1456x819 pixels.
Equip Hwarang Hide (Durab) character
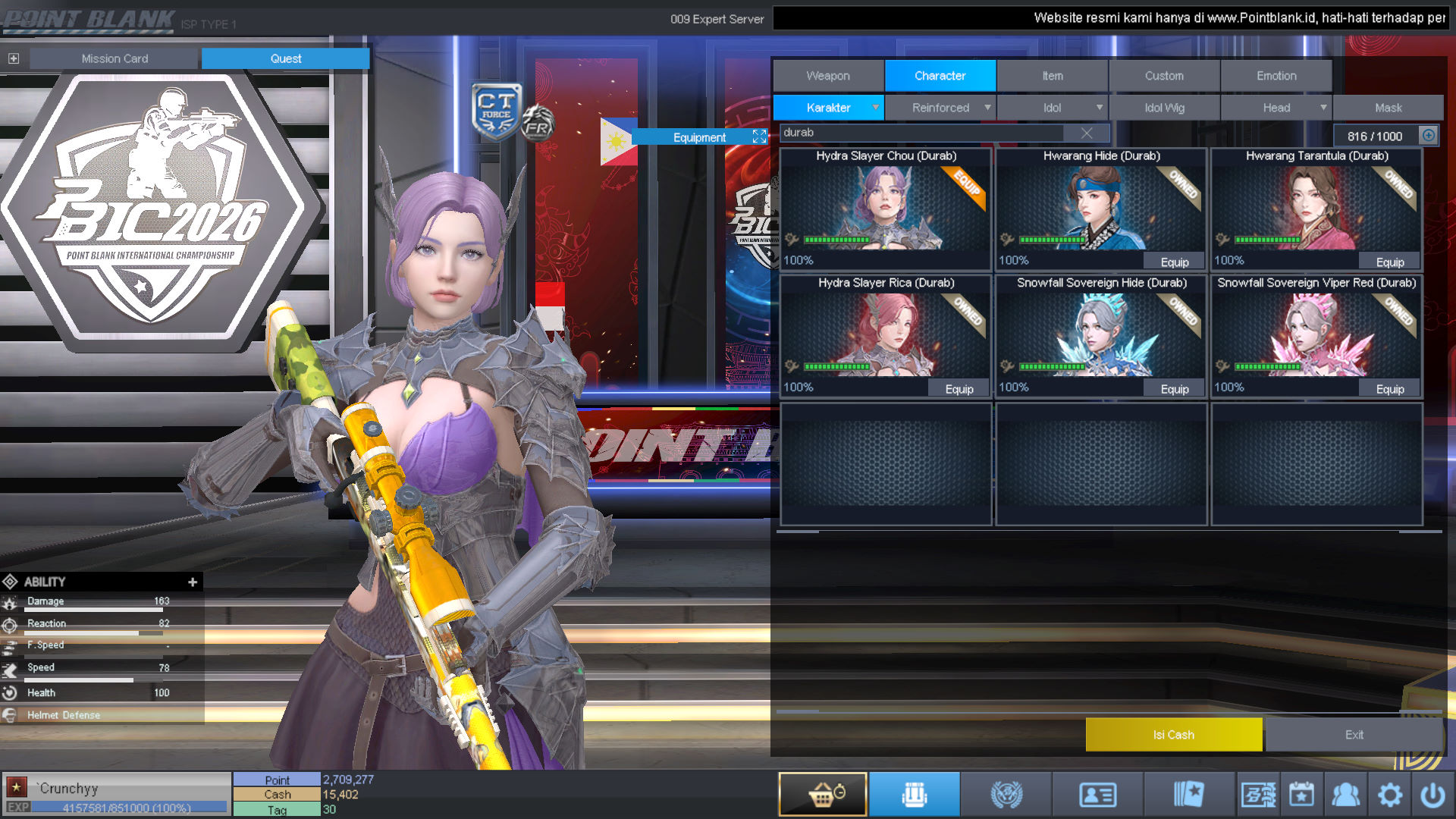(1174, 262)
